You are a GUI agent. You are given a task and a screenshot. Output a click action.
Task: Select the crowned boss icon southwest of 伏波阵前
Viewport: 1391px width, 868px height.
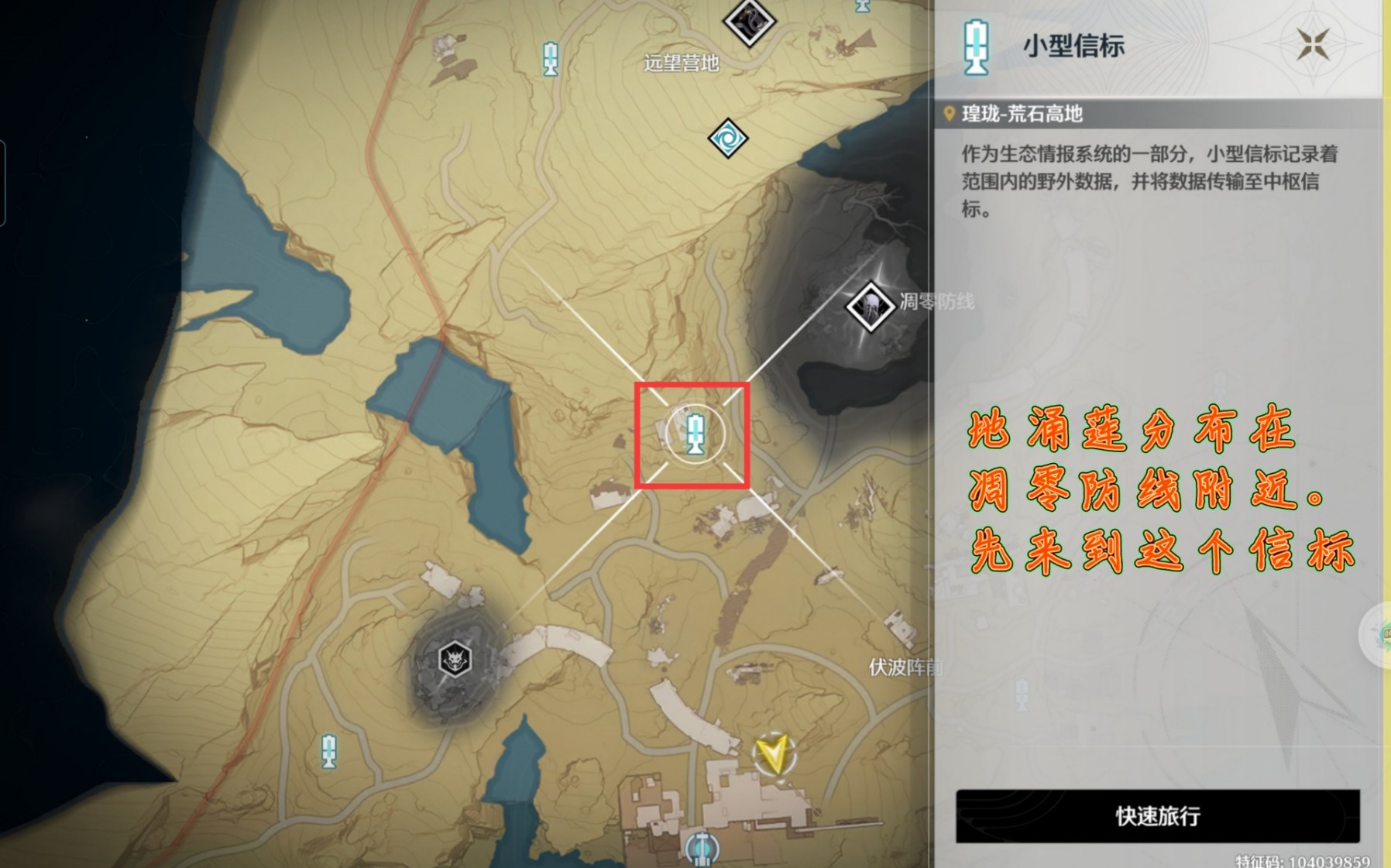coord(454,659)
